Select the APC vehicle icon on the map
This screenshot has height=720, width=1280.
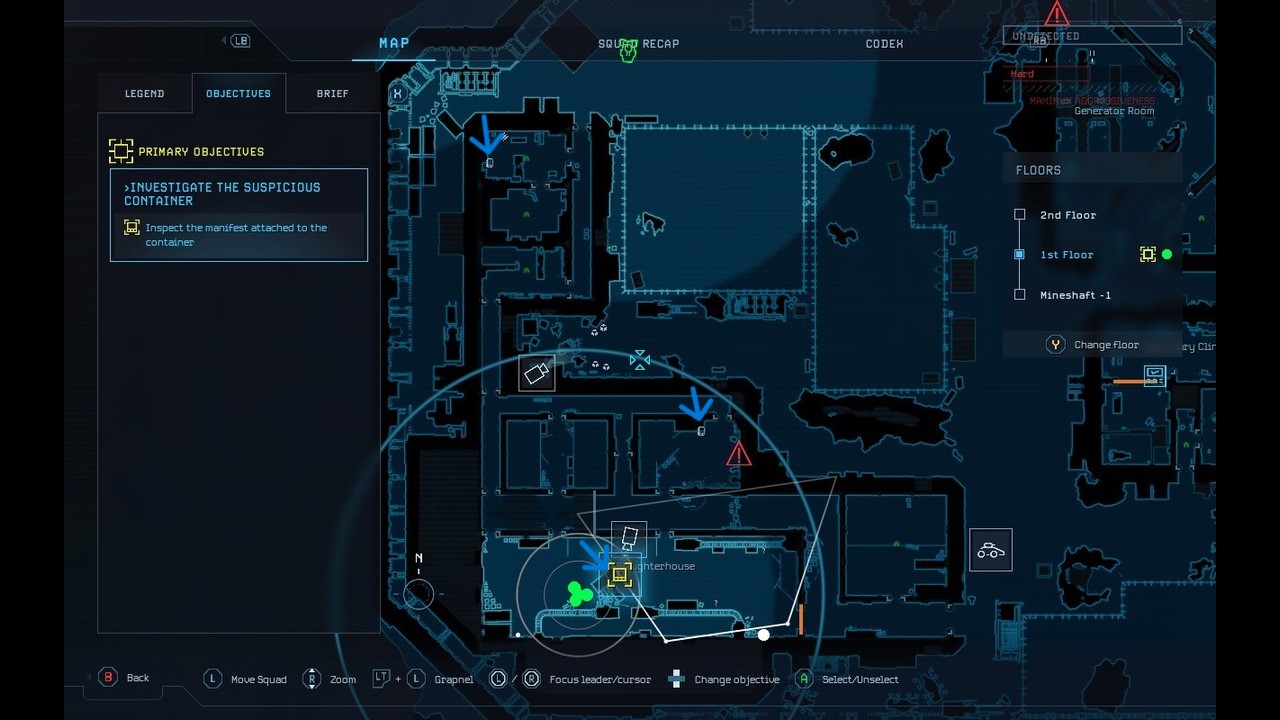990,549
